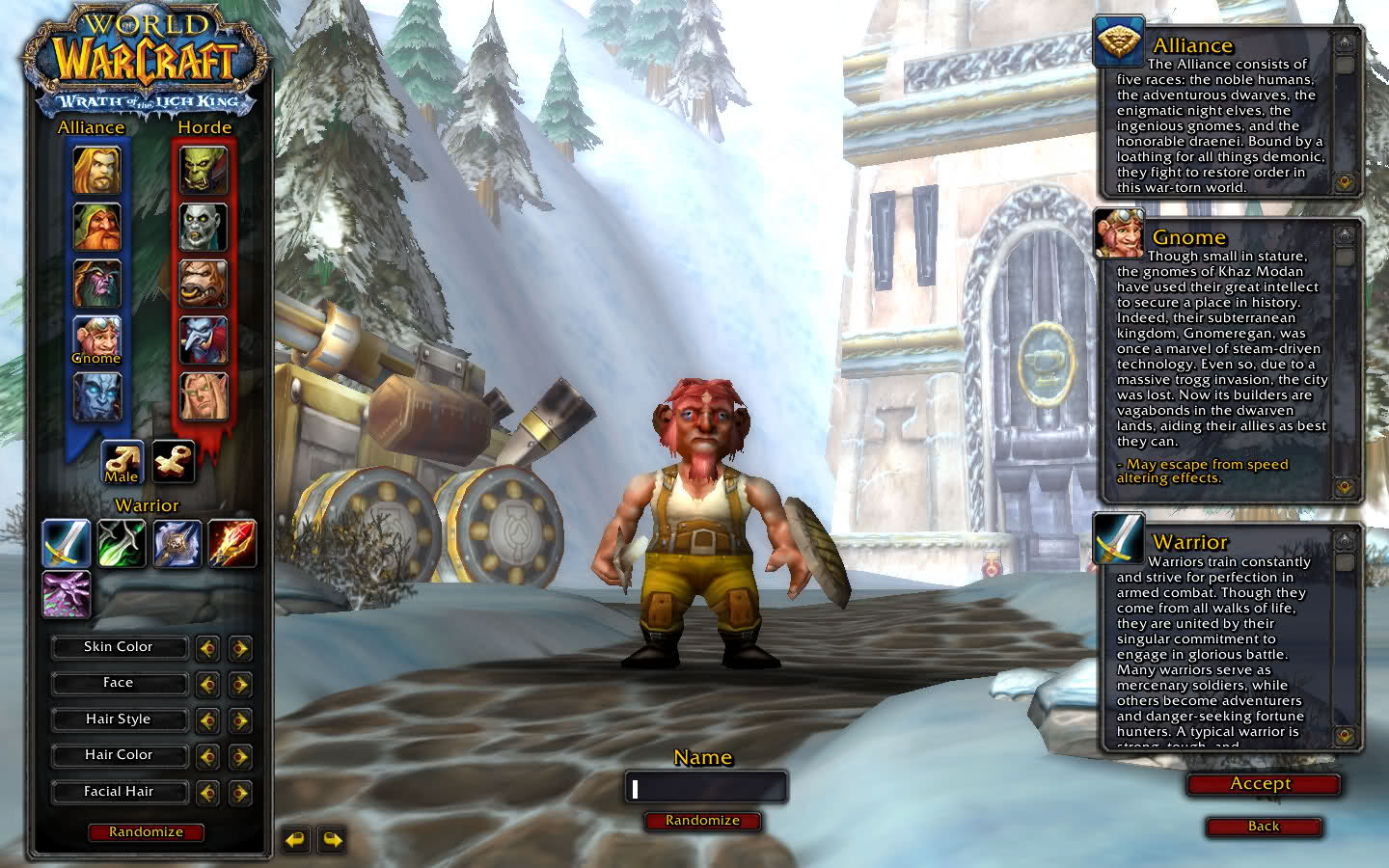Switch gender to Female

[174, 461]
